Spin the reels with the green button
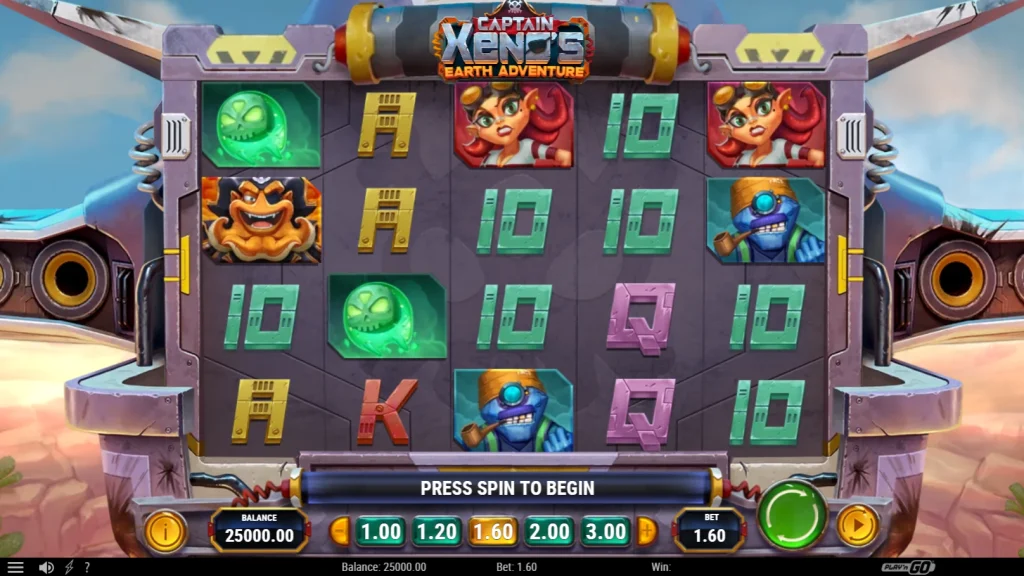 point(792,515)
